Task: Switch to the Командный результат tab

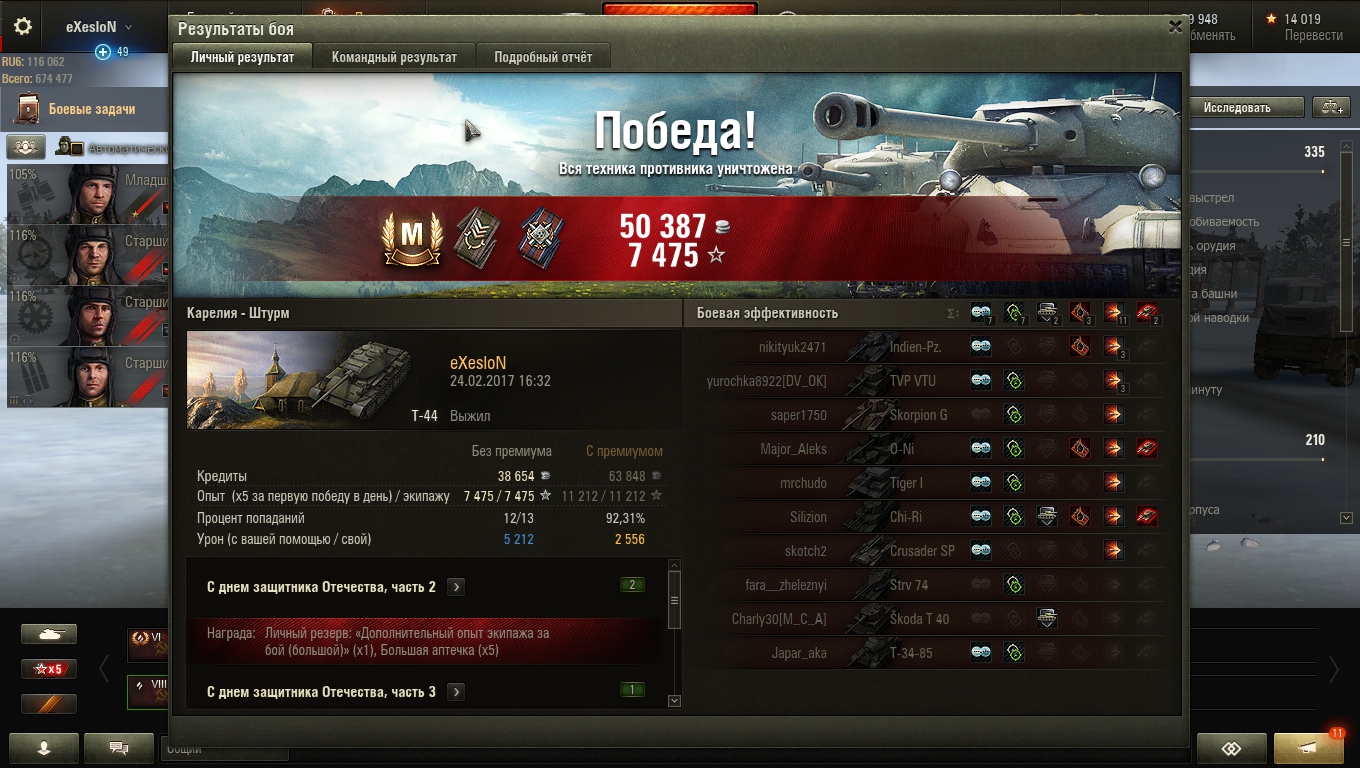Action: coord(394,57)
